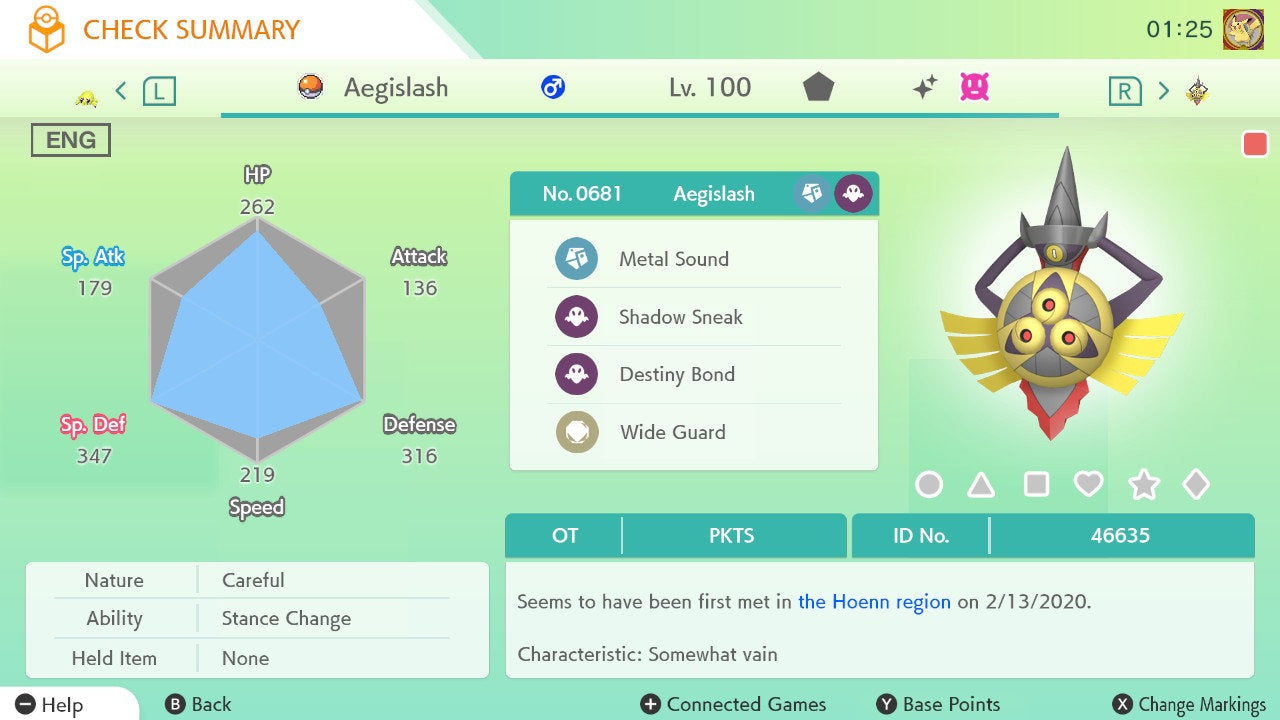Select the Ability Stance Change row

257,618
